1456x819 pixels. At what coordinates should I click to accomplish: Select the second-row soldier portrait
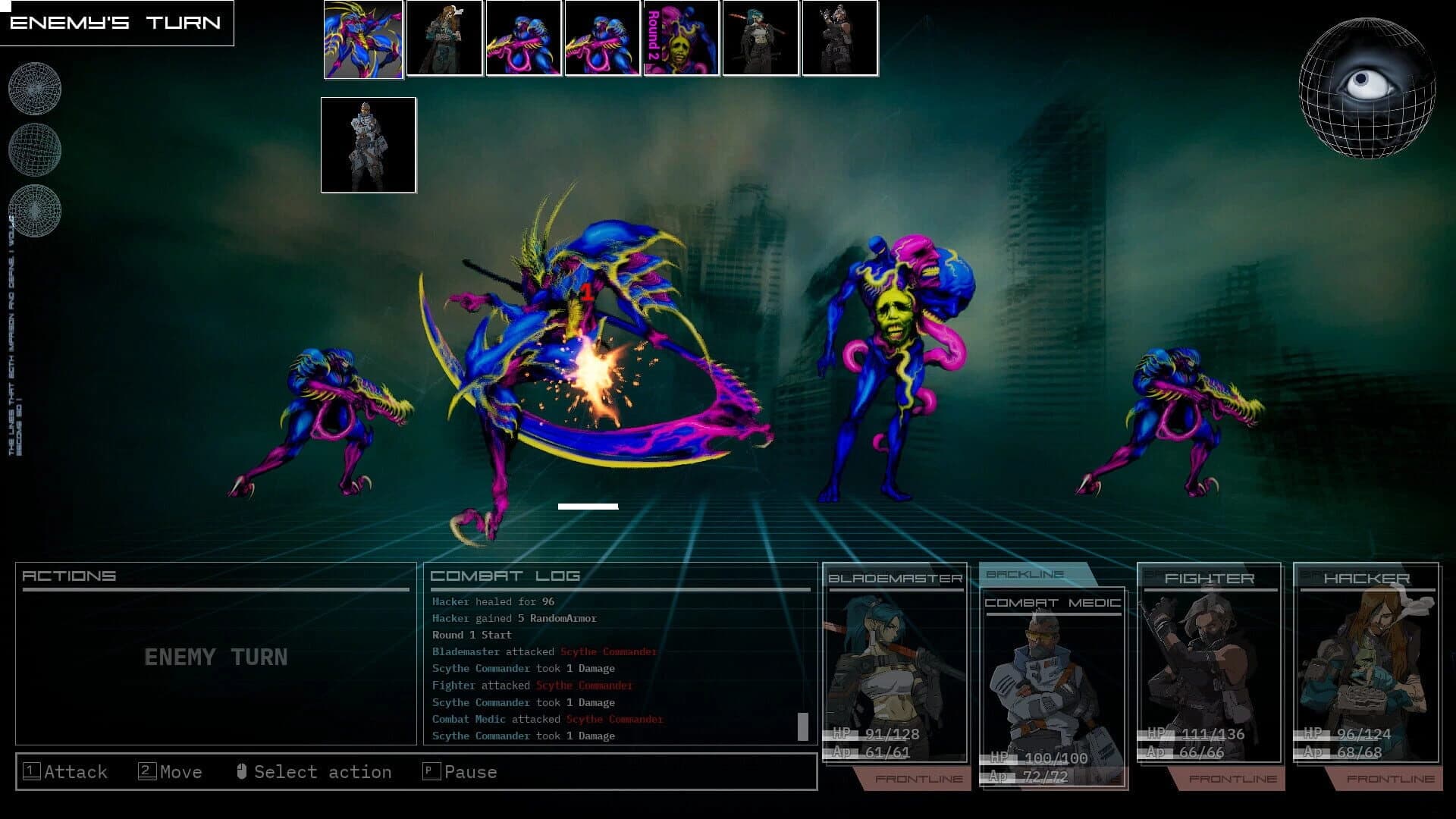click(x=368, y=144)
